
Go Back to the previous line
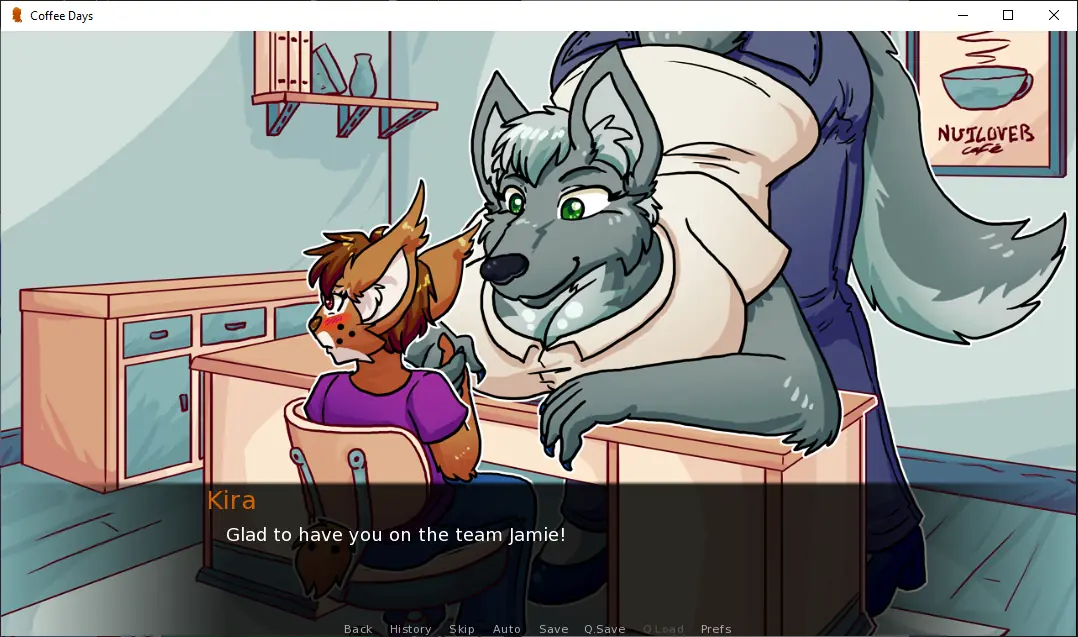click(x=358, y=629)
